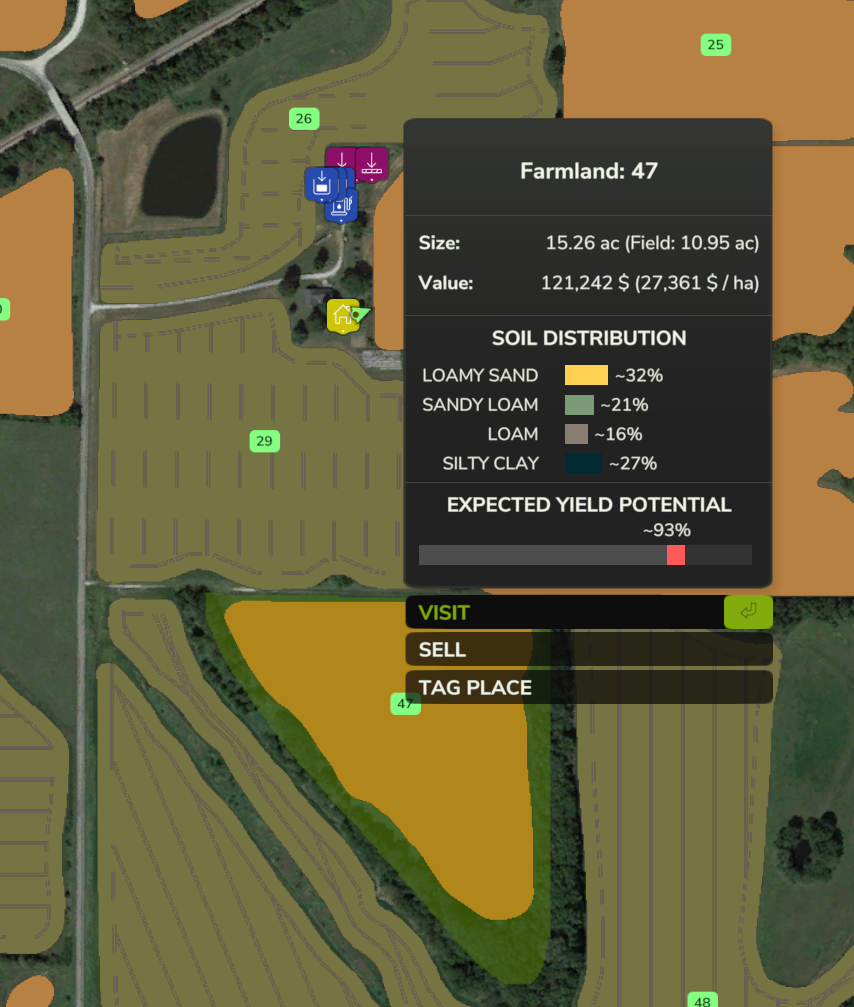This screenshot has height=1007, width=854.
Task: Select the farmland 48 number marker
Action: (702, 1000)
